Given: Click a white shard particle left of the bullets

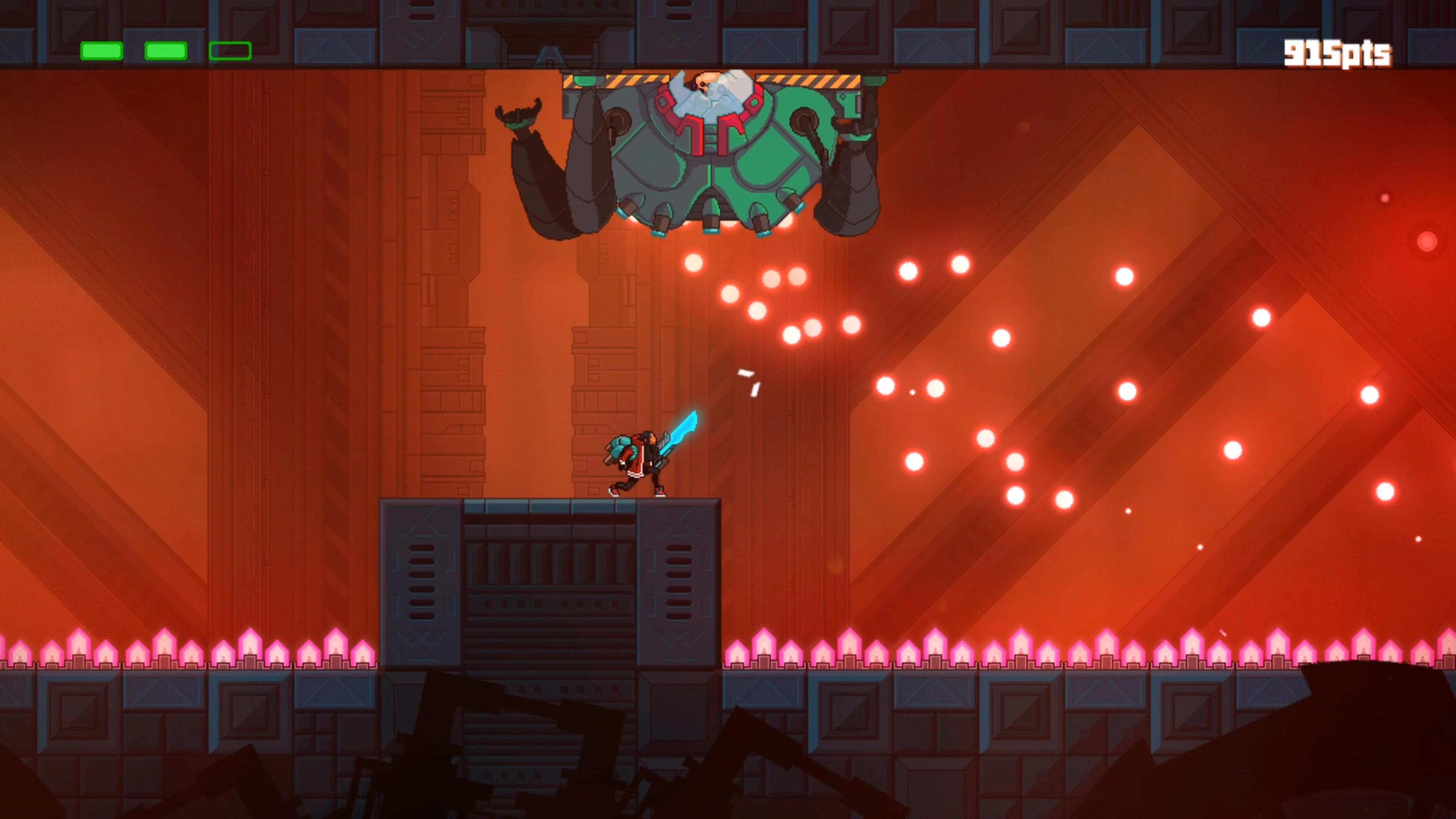Looking at the screenshot, I should [746, 373].
